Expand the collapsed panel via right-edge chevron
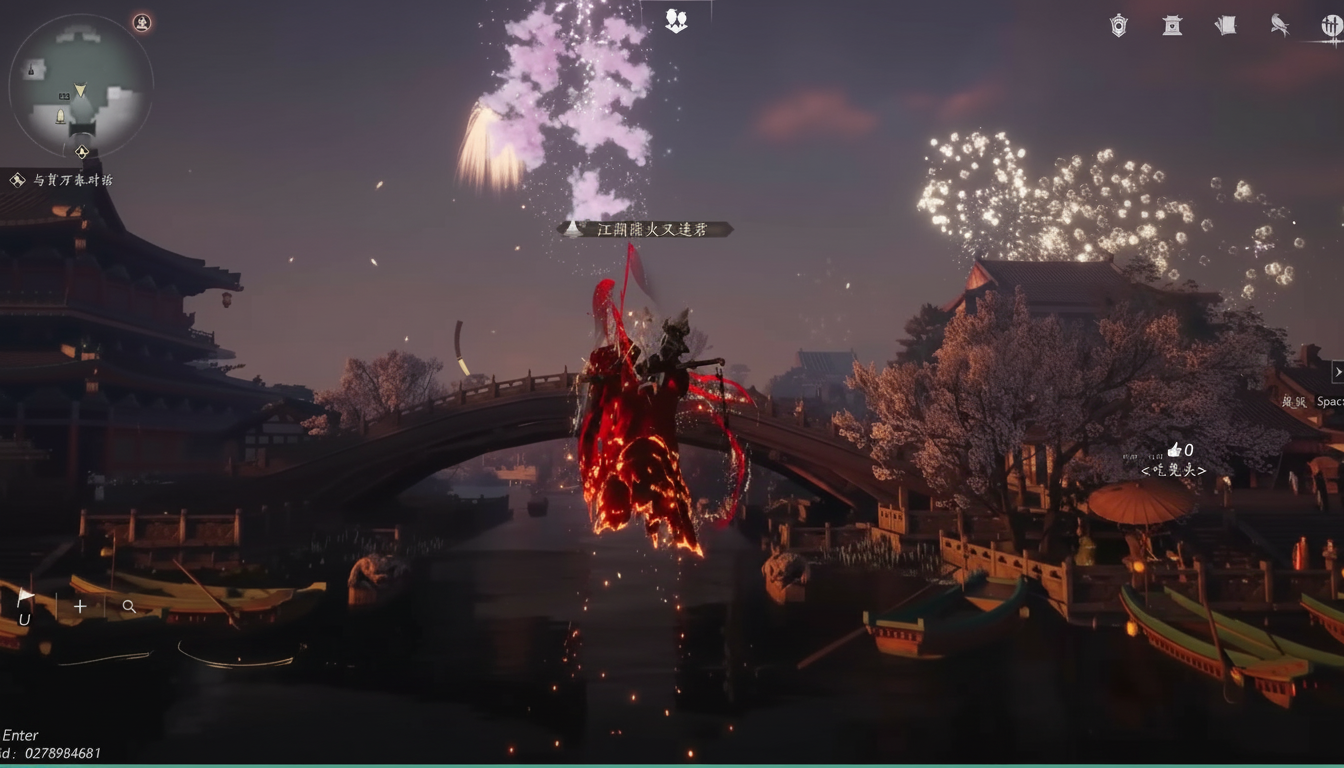Viewport: 1344px width, 768px height. [x=1338, y=371]
